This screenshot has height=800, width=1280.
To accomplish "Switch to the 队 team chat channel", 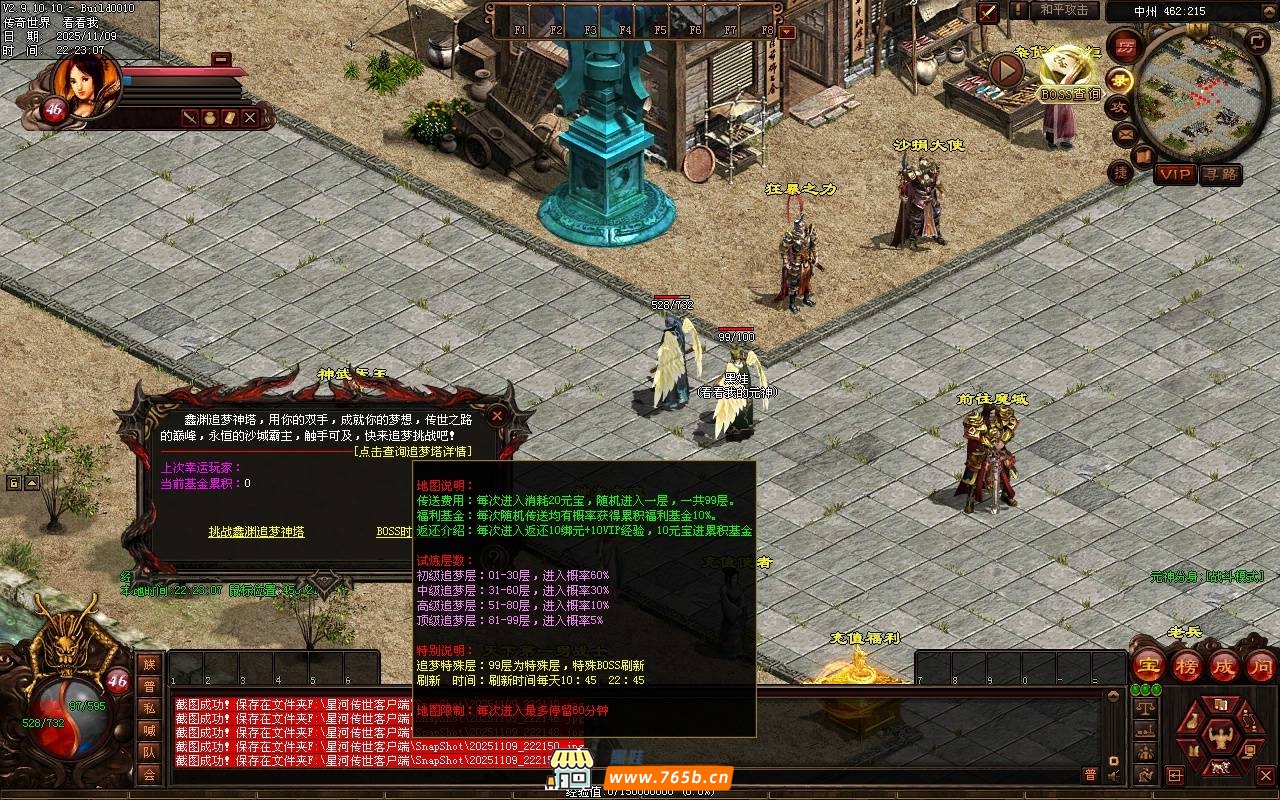I will pyautogui.click(x=149, y=752).
